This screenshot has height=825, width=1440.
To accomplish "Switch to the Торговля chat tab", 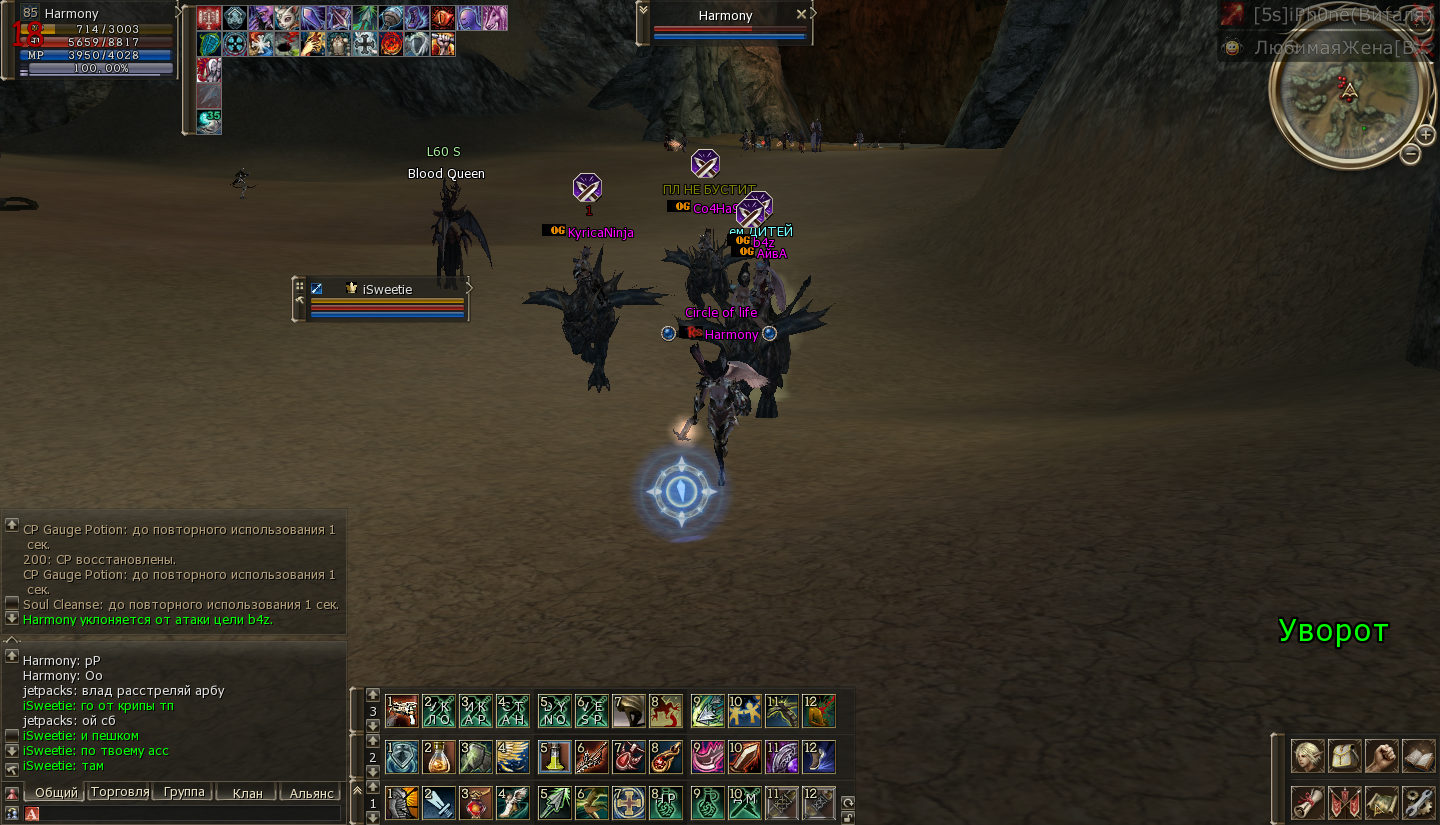I will click(x=119, y=792).
